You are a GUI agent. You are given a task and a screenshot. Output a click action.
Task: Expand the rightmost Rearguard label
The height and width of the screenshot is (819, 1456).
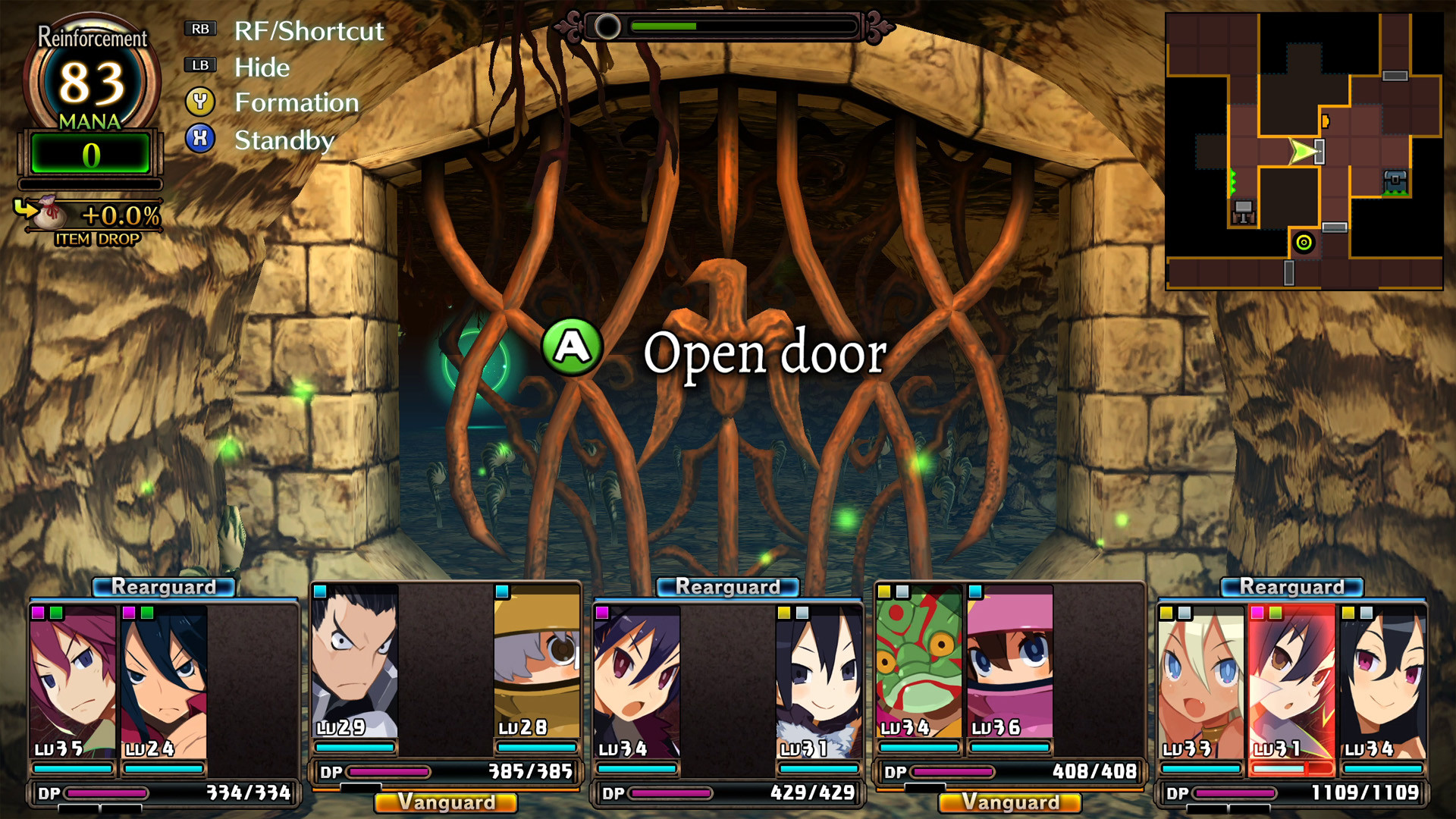[x=1291, y=585]
